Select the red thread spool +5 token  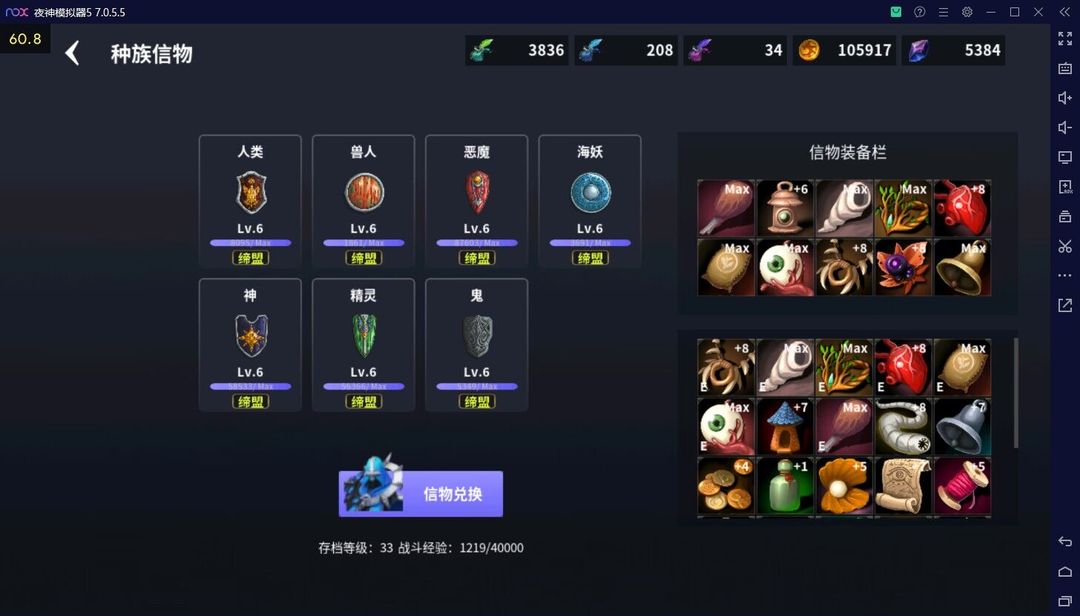(x=962, y=486)
